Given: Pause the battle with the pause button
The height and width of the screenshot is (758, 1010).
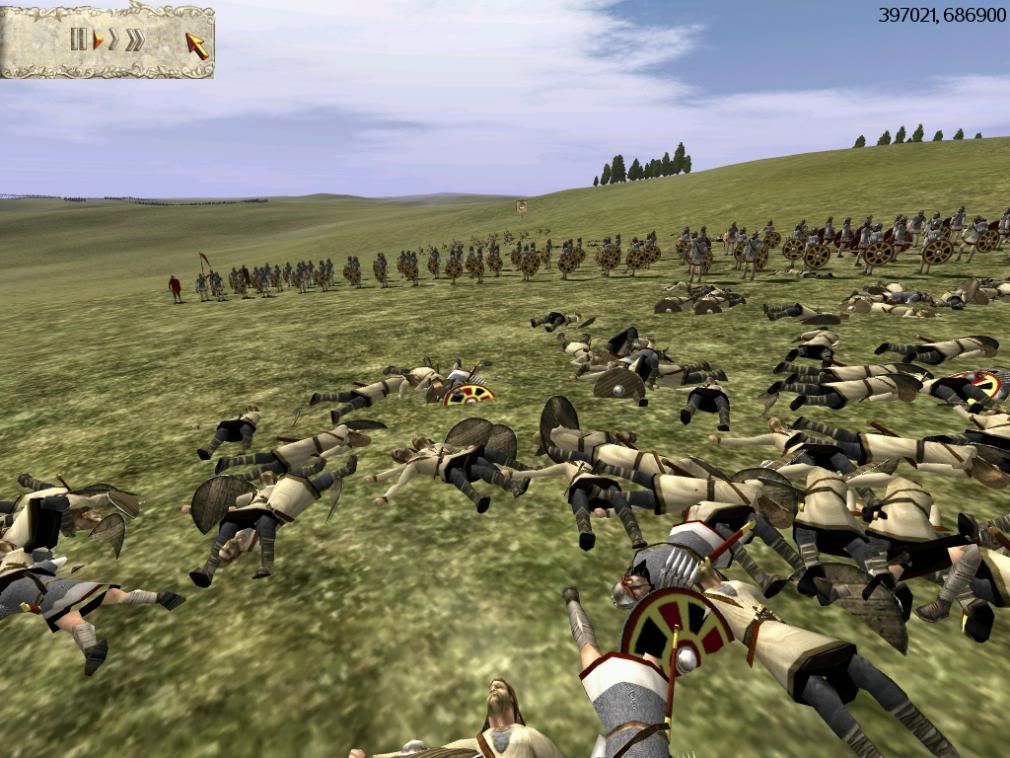Looking at the screenshot, I should point(78,40).
